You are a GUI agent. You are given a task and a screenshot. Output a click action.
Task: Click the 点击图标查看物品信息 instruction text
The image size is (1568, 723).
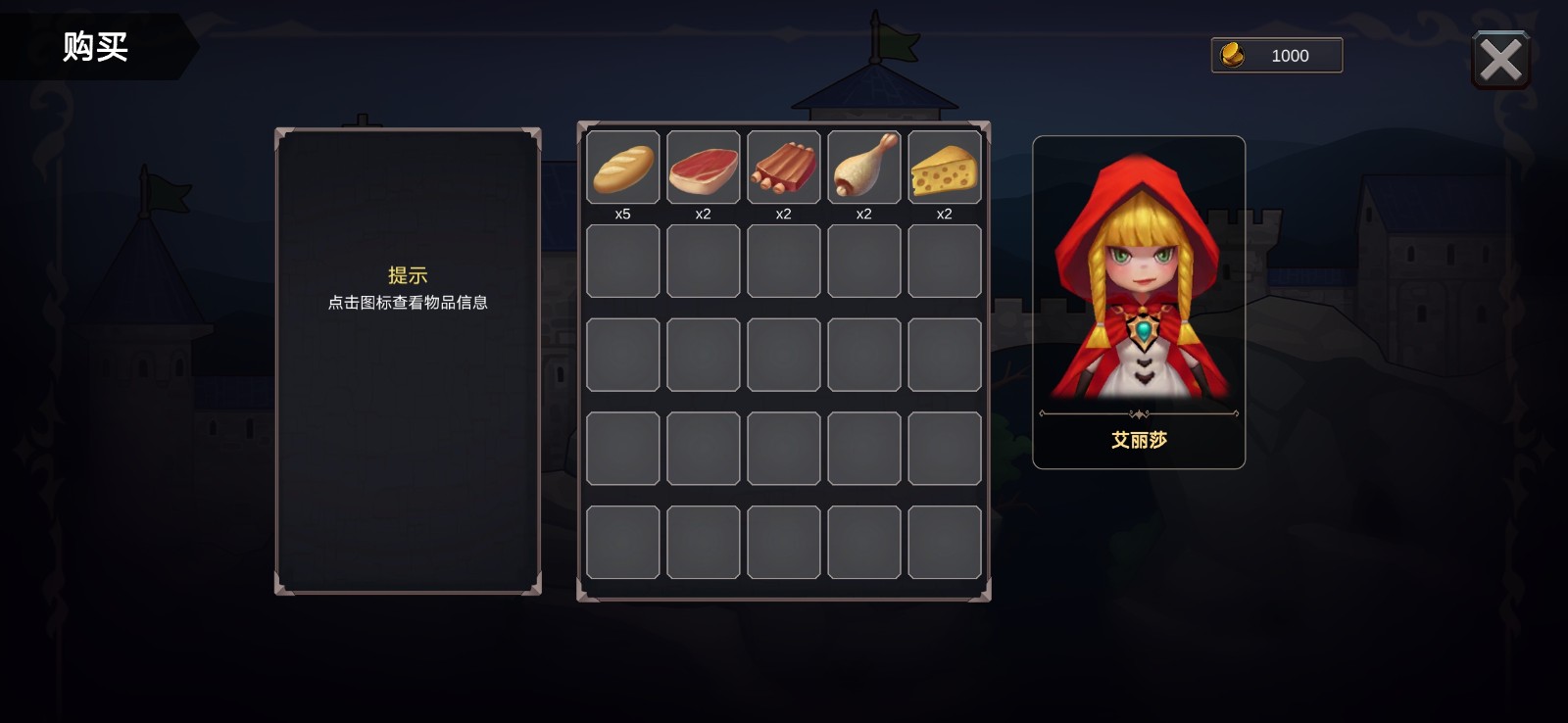pyautogui.click(x=410, y=304)
